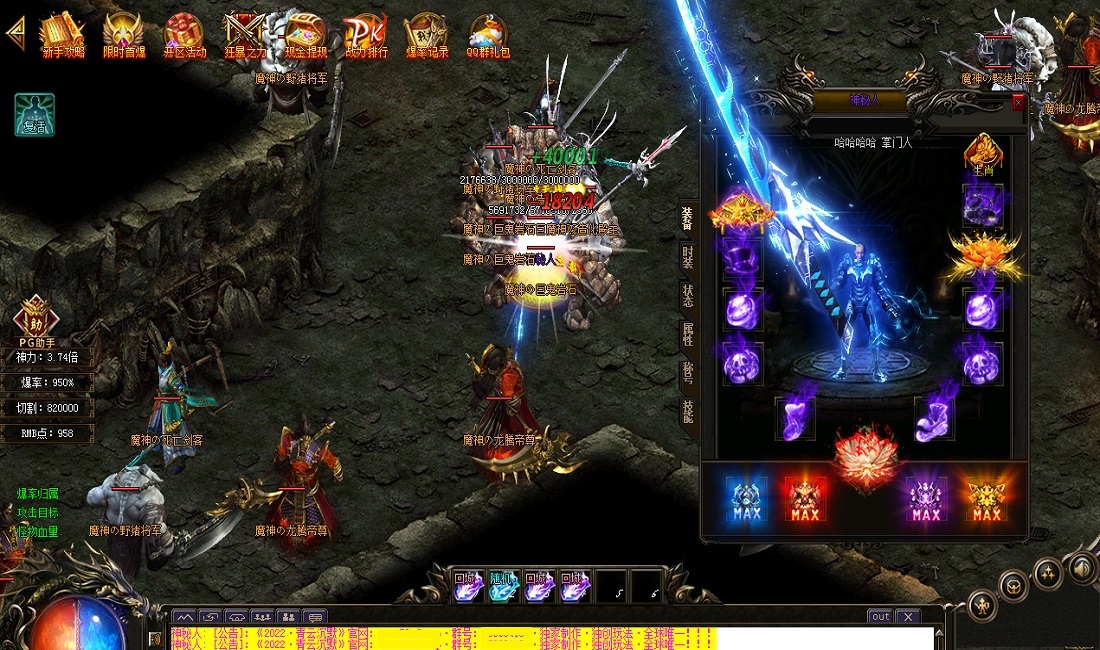Switch to the 状态 status tab
The image size is (1100, 650).
tap(688, 296)
